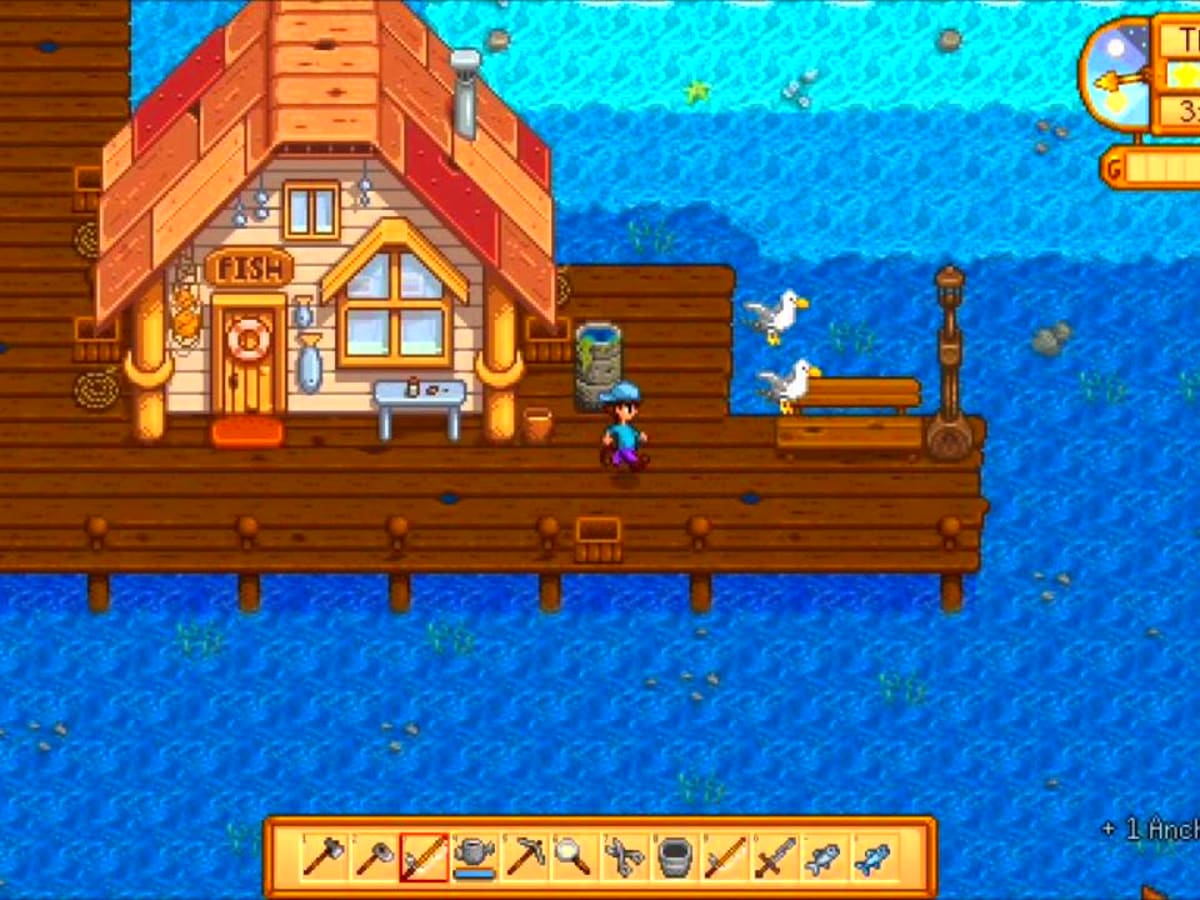
Task: Select the grey fish in the hotbar
Action: point(823,857)
